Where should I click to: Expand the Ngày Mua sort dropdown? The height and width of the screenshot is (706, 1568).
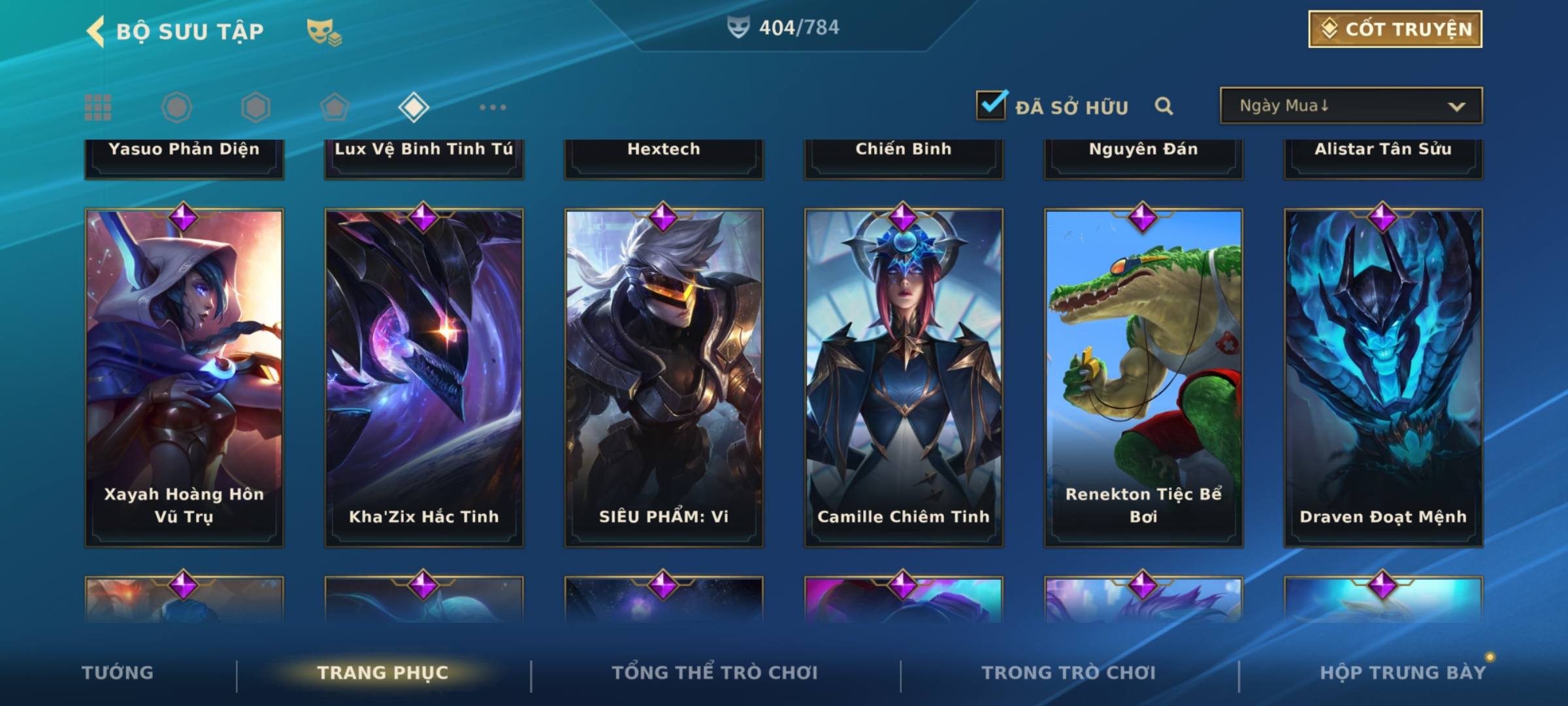pos(1350,106)
